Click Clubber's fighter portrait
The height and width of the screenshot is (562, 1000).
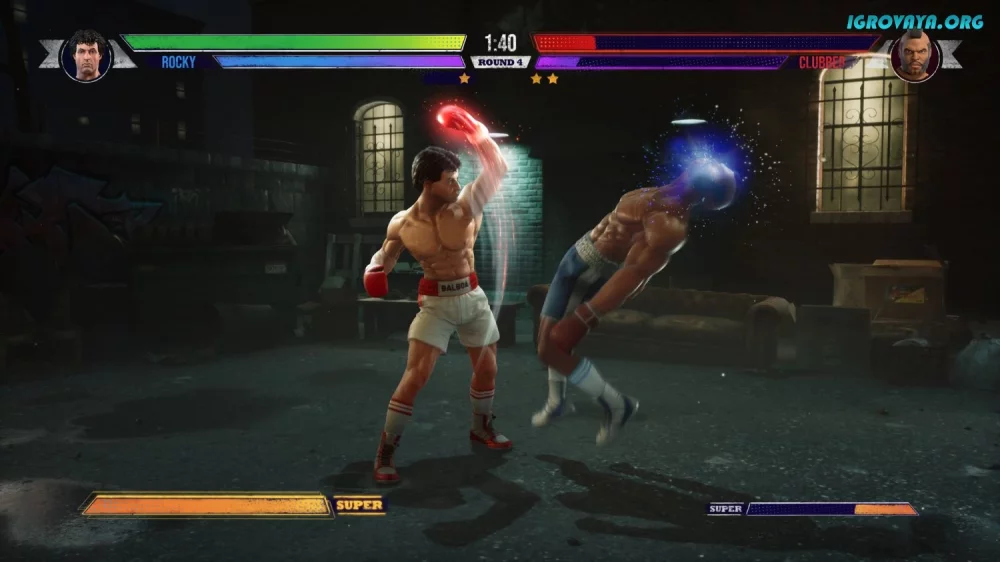point(914,56)
